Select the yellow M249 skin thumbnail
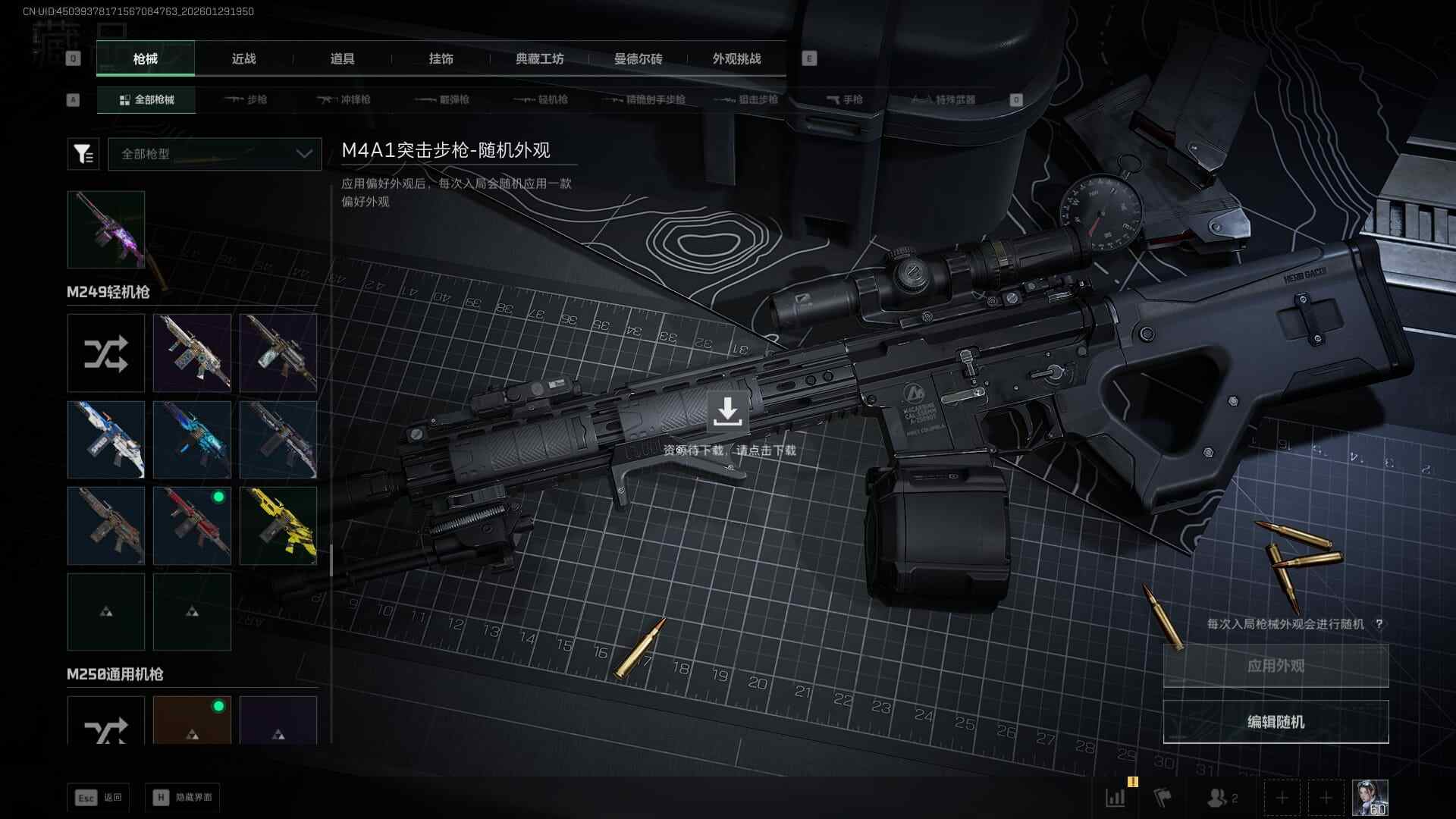The image size is (1456, 819). (x=278, y=526)
